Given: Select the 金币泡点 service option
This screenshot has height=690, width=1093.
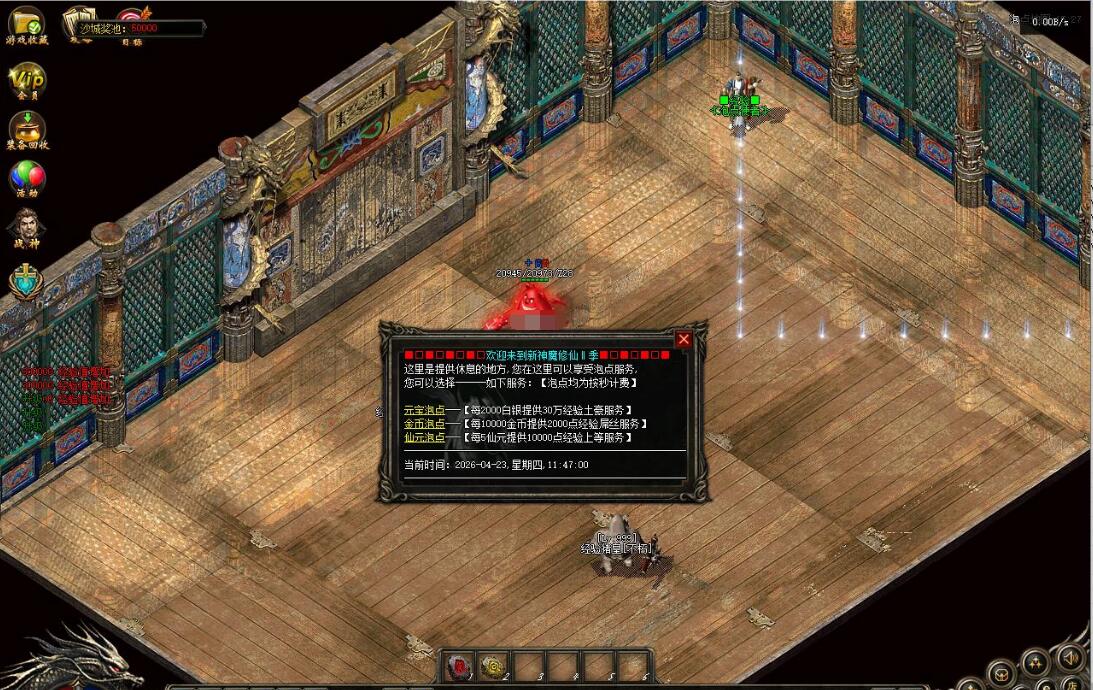Looking at the screenshot, I should (x=424, y=424).
